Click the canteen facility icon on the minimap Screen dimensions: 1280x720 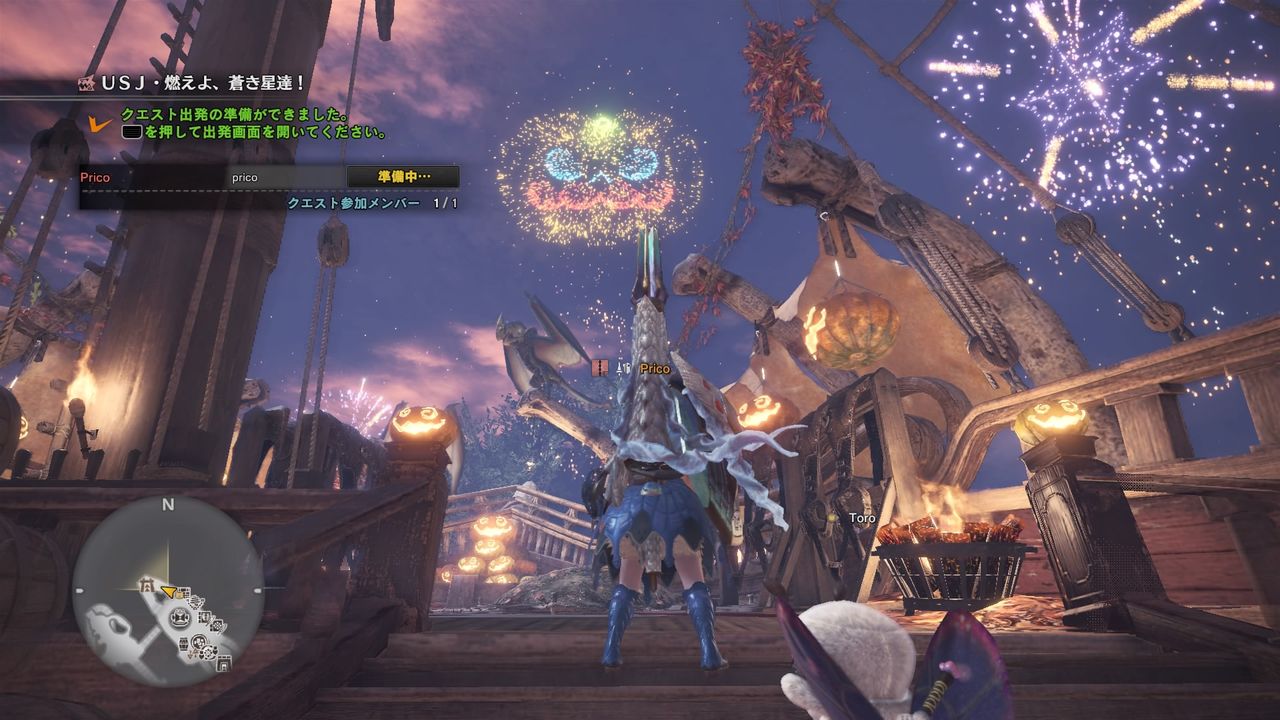(x=207, y=652)
